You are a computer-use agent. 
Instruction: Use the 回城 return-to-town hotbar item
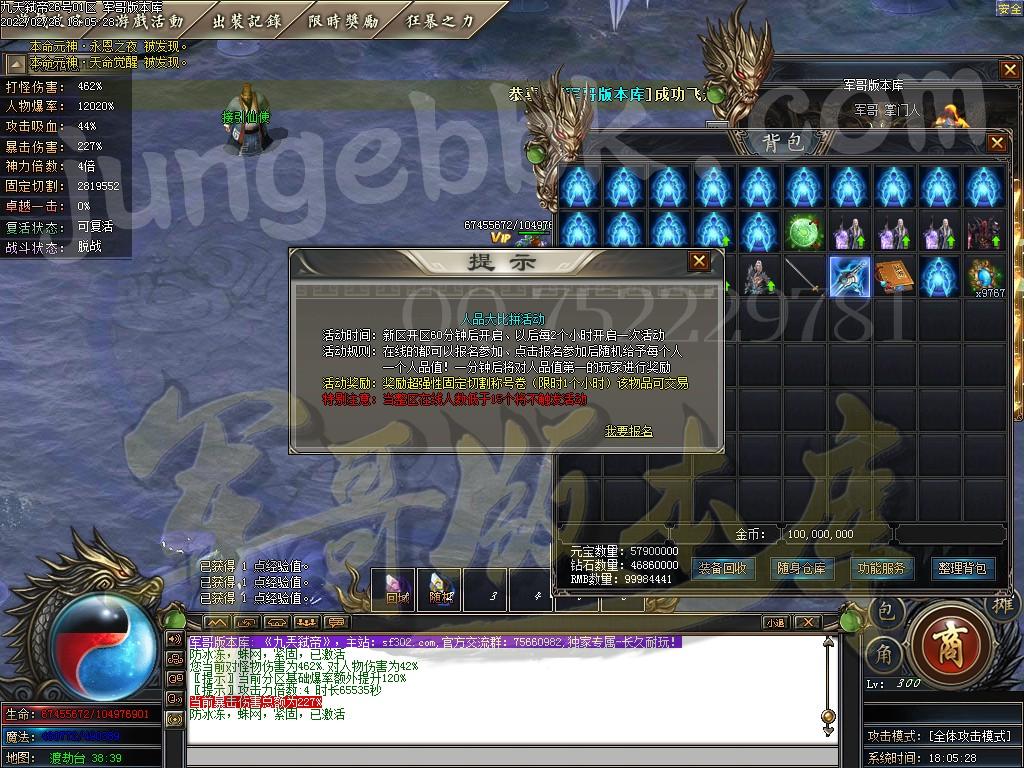397,590
